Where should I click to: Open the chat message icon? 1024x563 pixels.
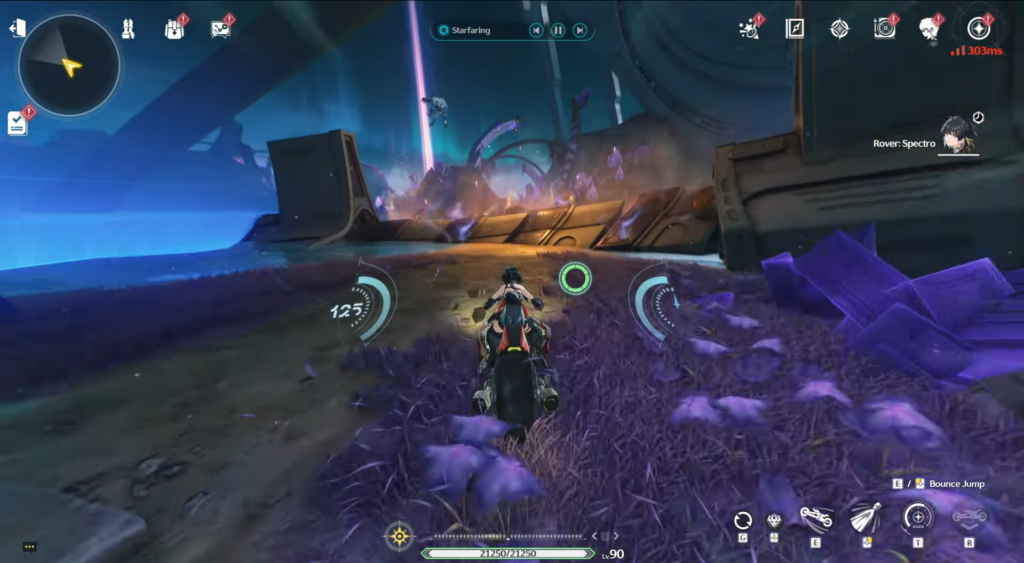pos(221,29)
